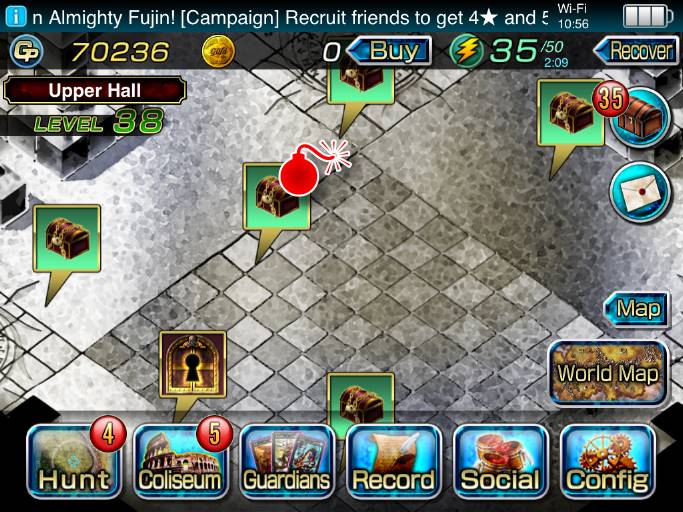Viewport: 683px width, 512px height.
Task: Recover stamina with the Recover button
Action: tap(634, 50)
